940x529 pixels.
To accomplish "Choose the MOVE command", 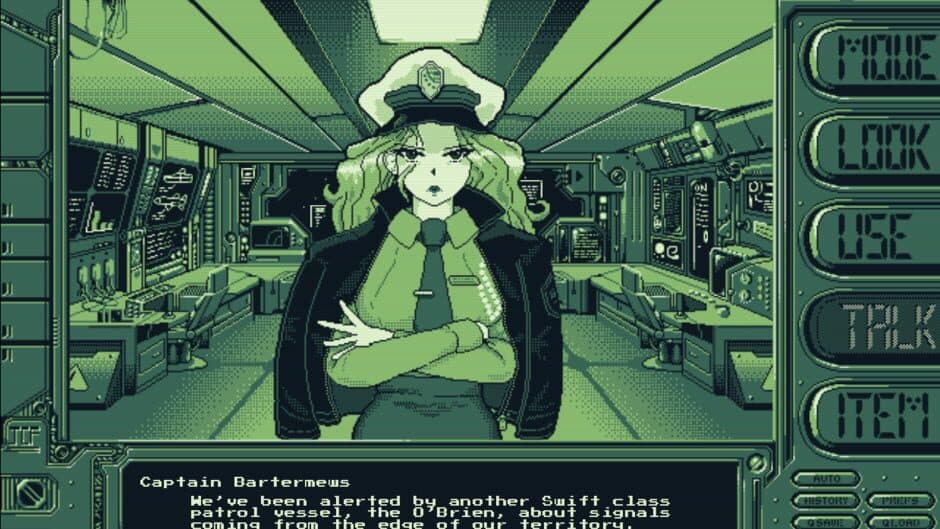I will point(872,58).
